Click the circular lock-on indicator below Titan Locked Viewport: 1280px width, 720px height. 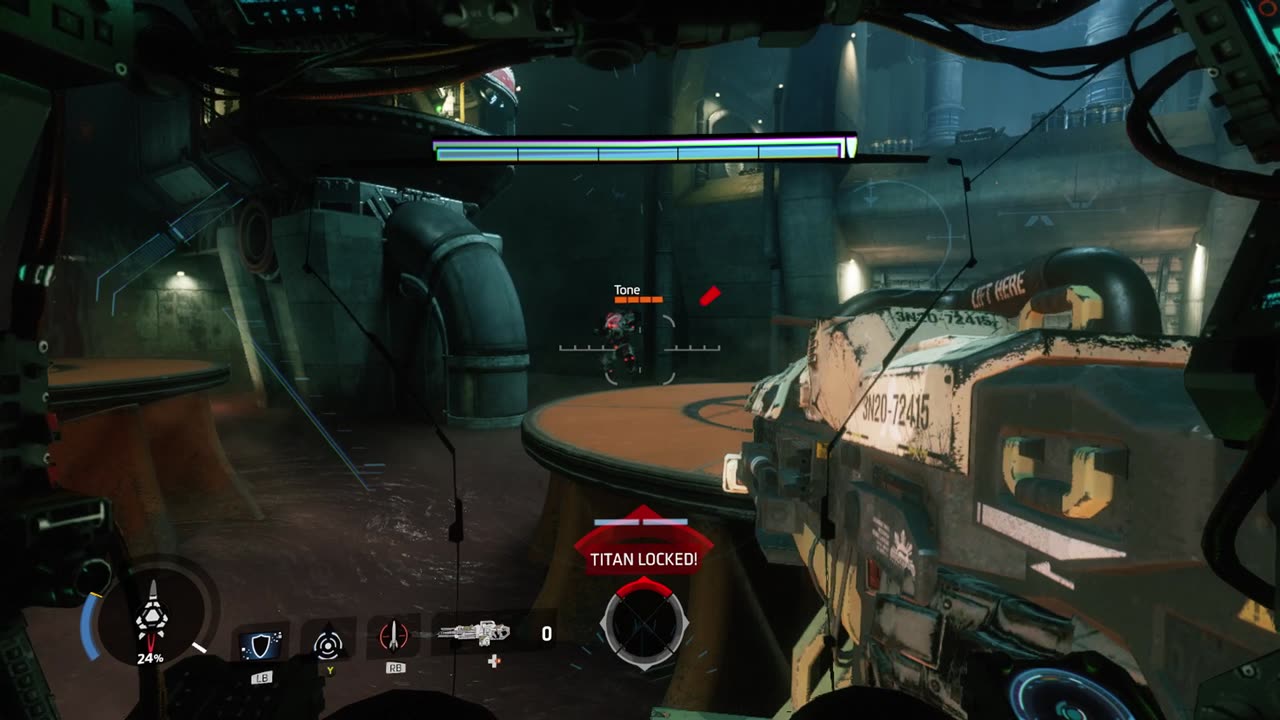pyautogui.click(x=643, y=625)
